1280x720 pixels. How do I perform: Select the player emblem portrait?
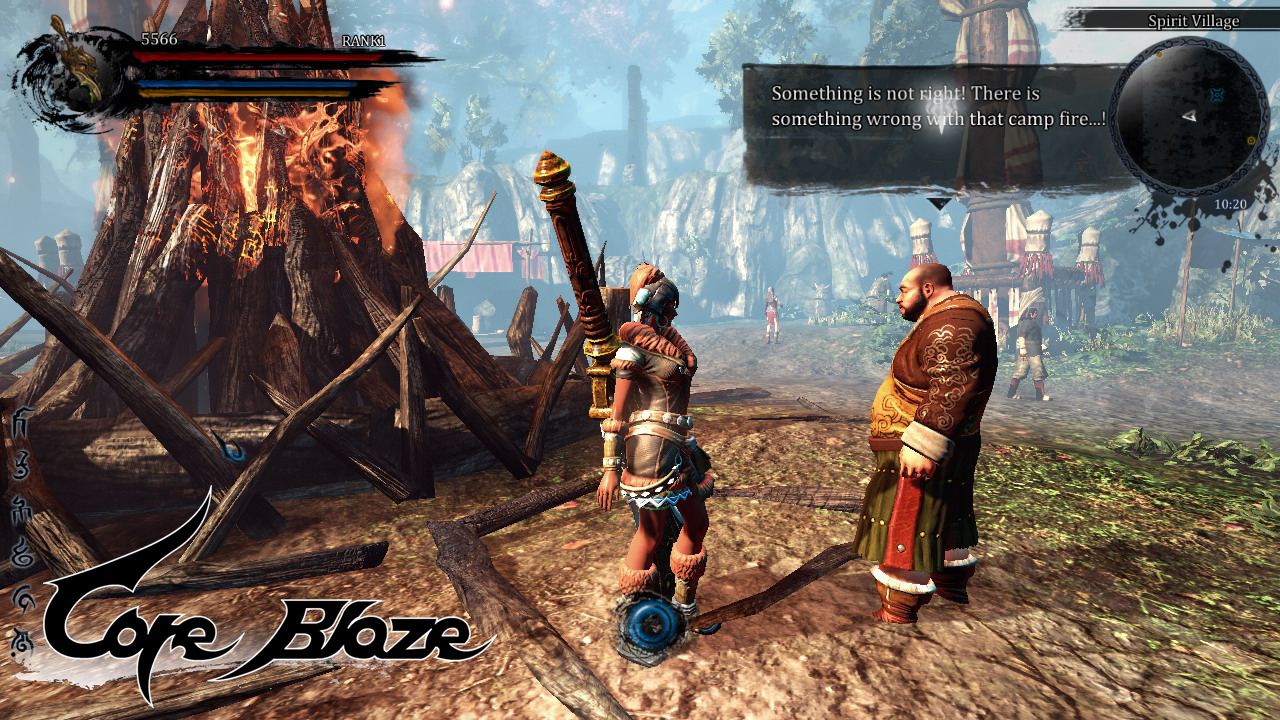72,73
